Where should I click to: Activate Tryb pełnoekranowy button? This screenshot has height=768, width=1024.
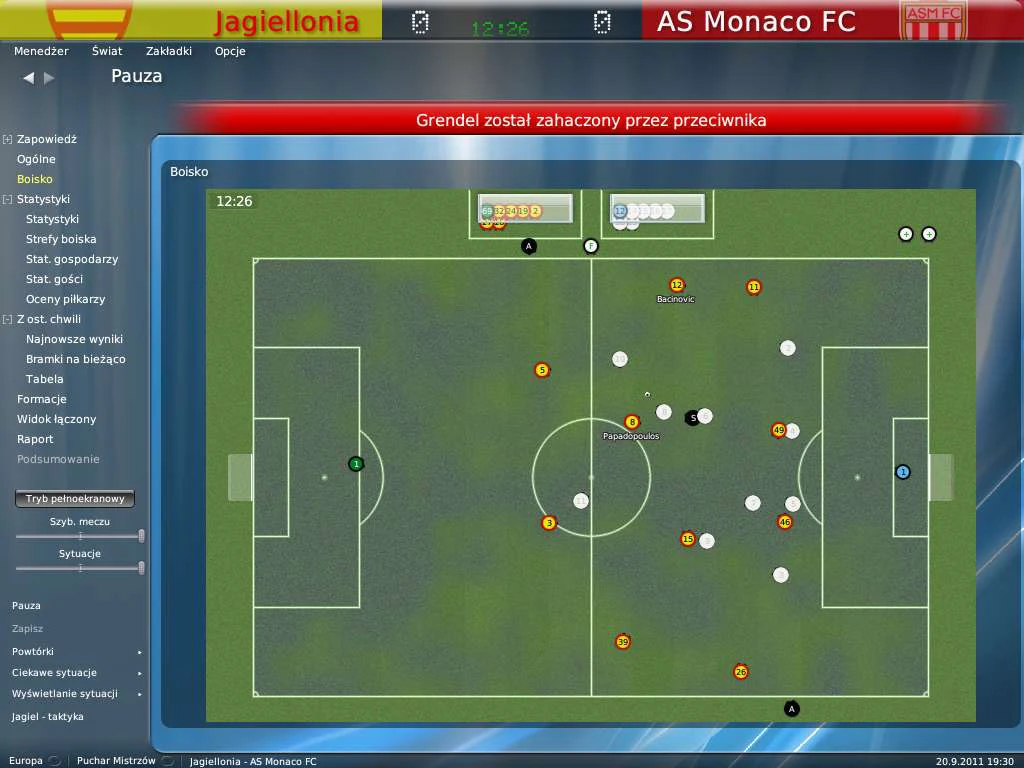[x=75, y=498]
